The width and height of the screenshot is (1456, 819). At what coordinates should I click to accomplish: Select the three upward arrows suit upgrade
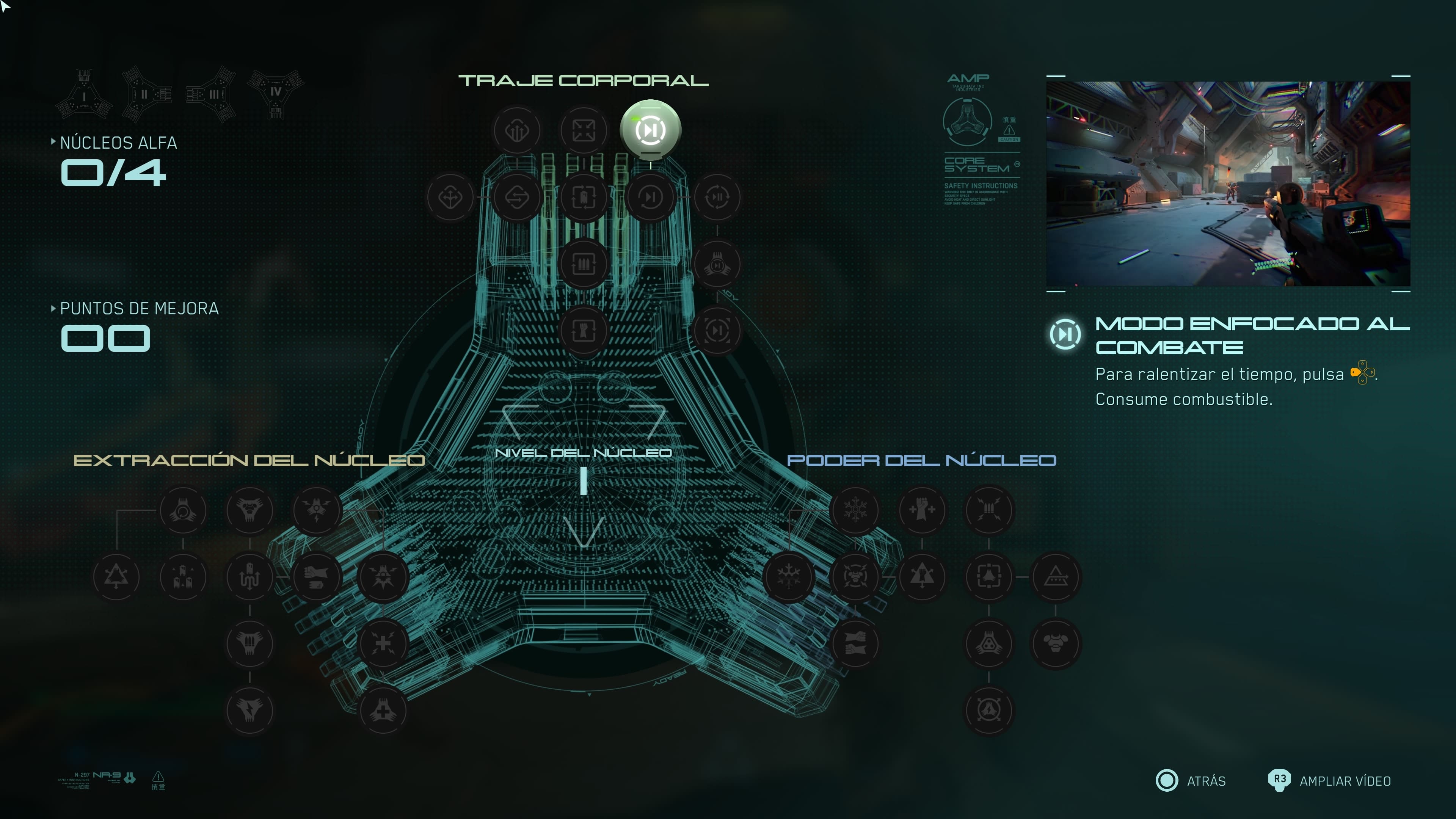coord(516,130)
